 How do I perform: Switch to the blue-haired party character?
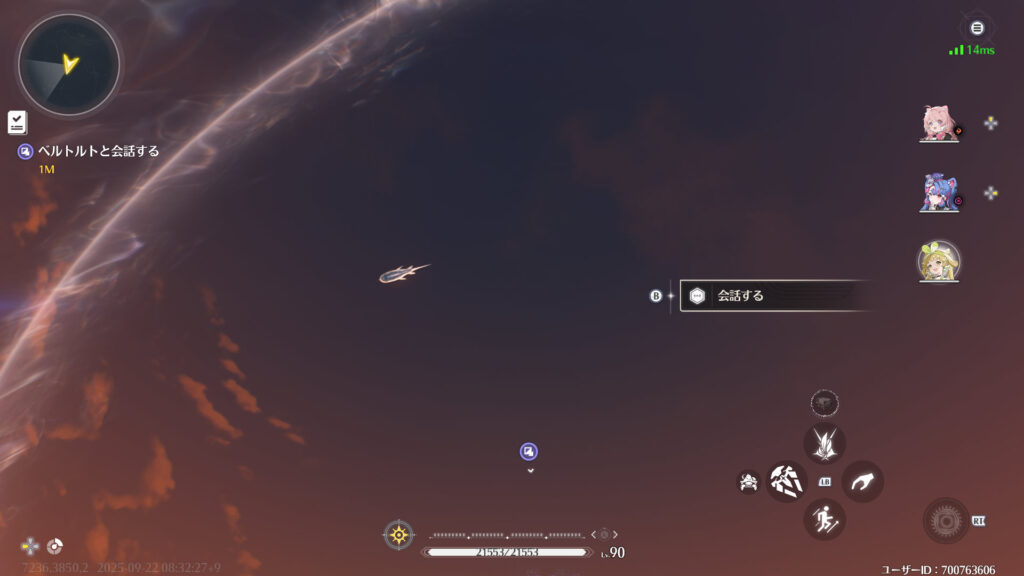click(939, 192)
